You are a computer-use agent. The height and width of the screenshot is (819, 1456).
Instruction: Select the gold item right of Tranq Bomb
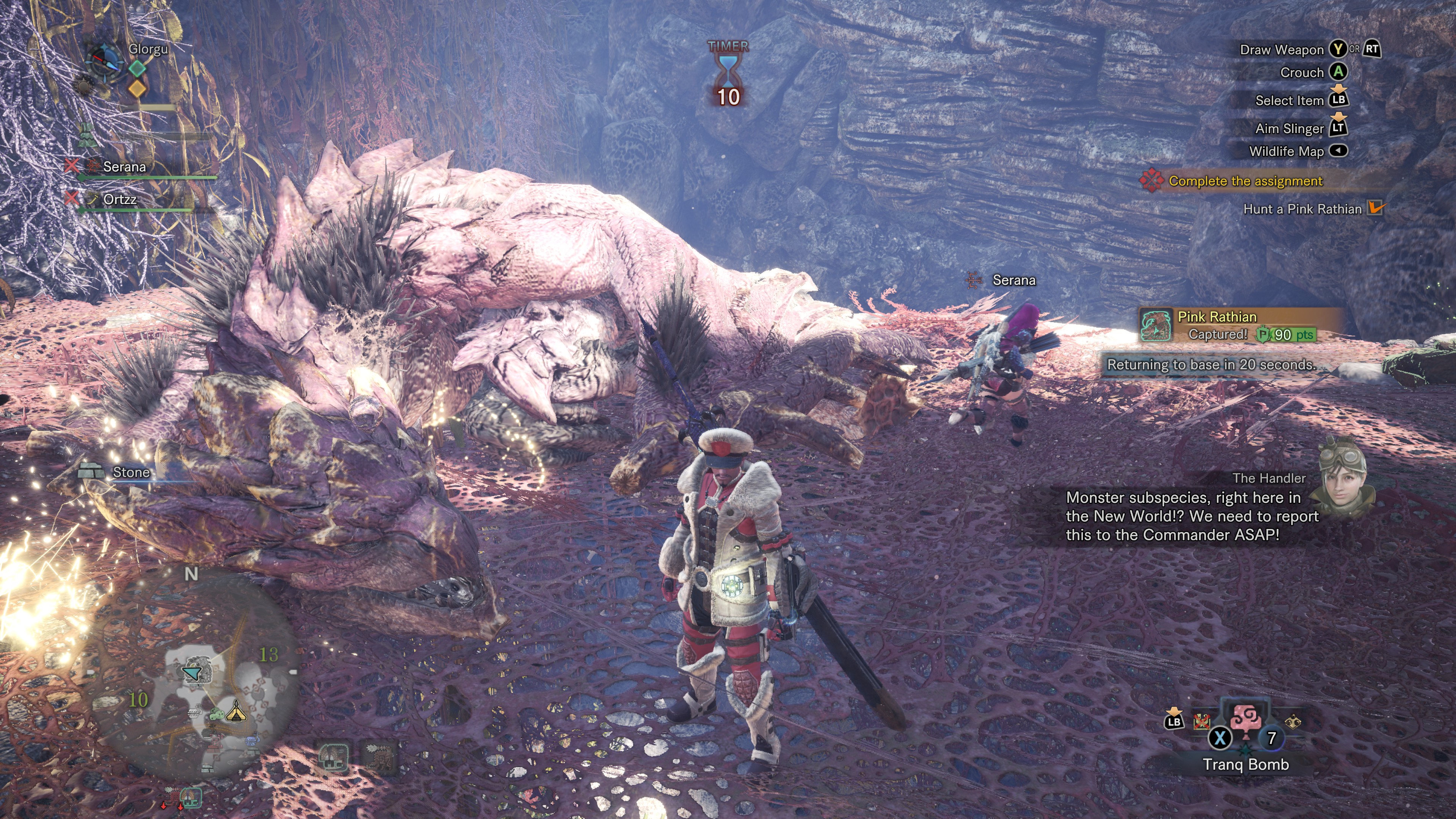point(1293,722)
